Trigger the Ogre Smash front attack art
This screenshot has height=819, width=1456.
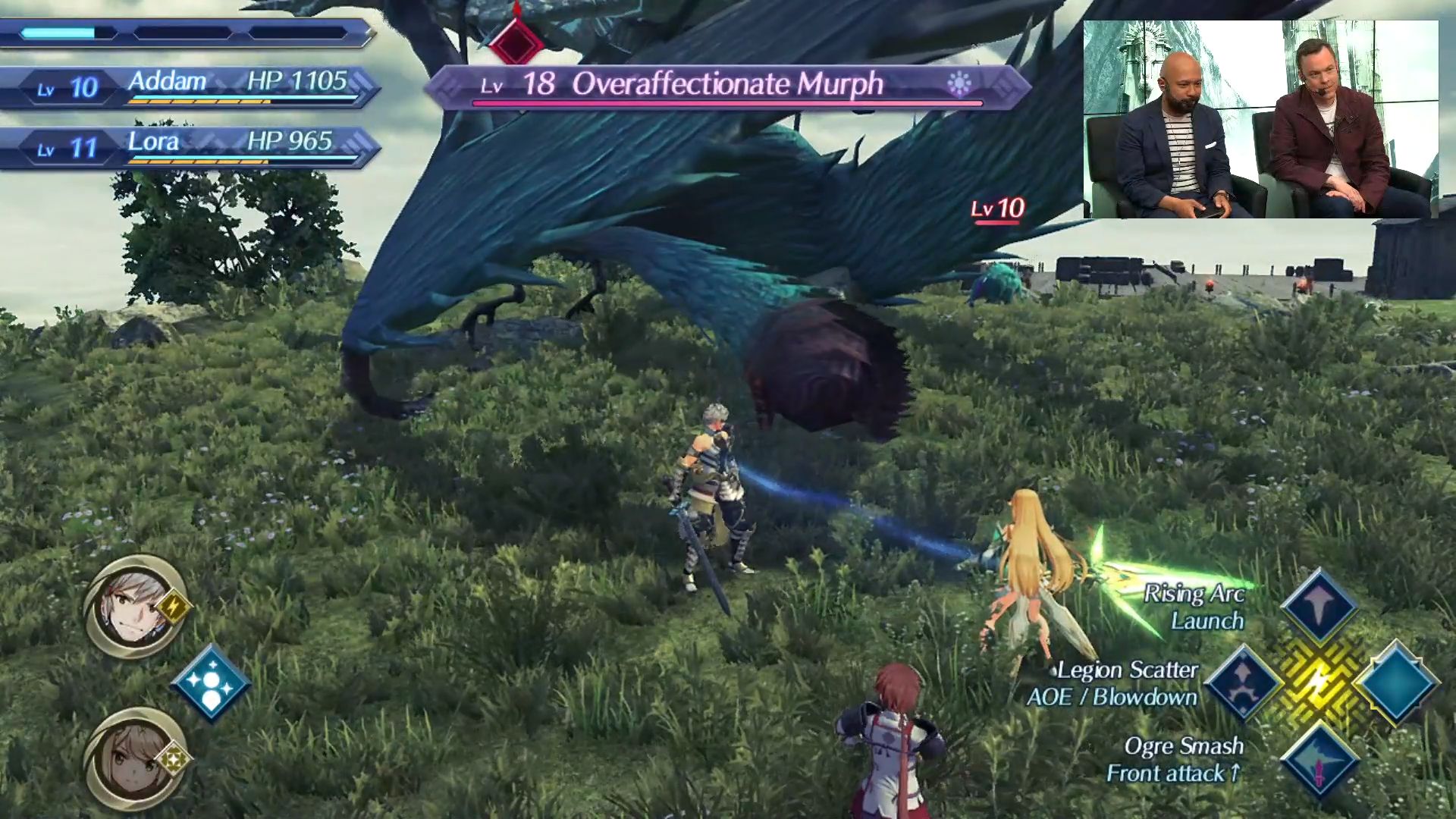tap(1319, 761)
